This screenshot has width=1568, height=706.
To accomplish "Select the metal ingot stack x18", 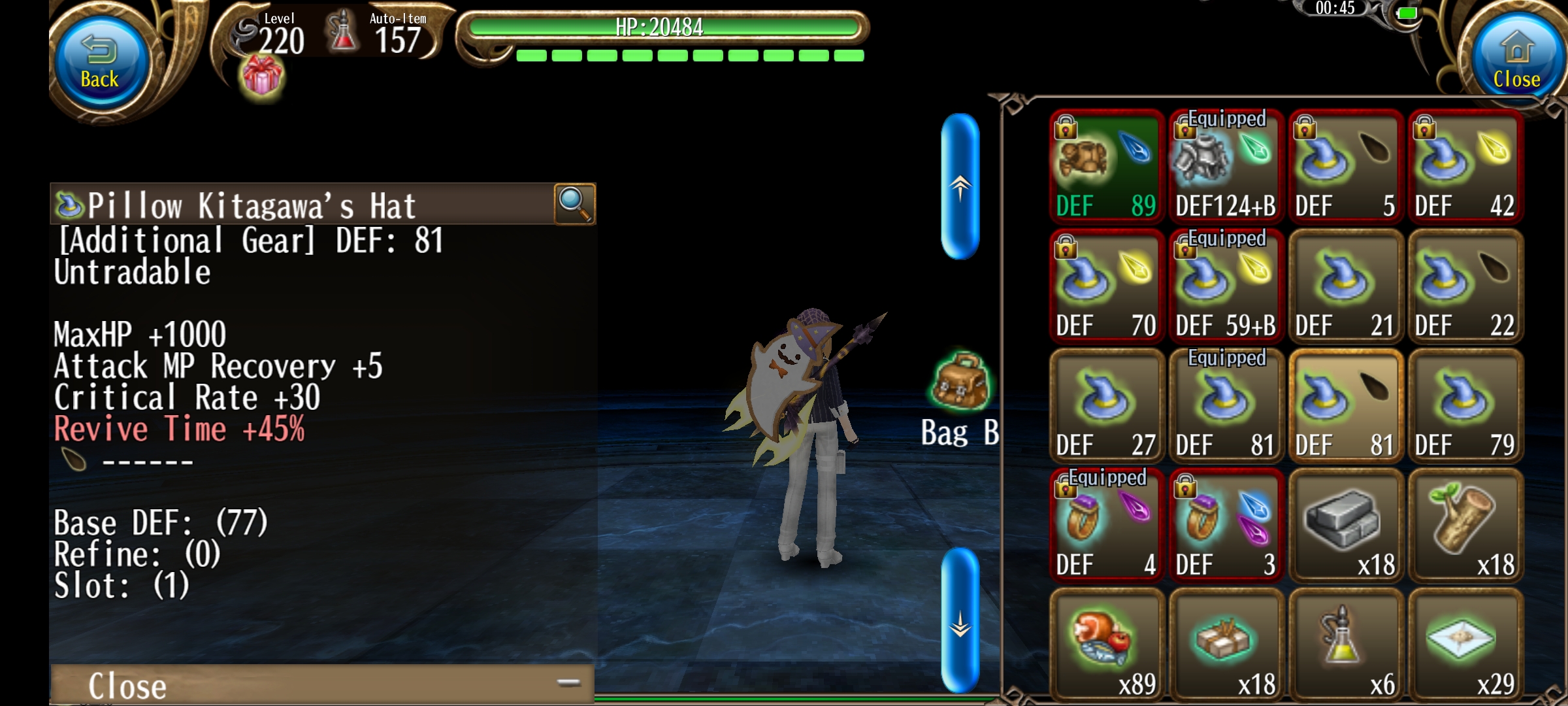I will pos(1345,525).
